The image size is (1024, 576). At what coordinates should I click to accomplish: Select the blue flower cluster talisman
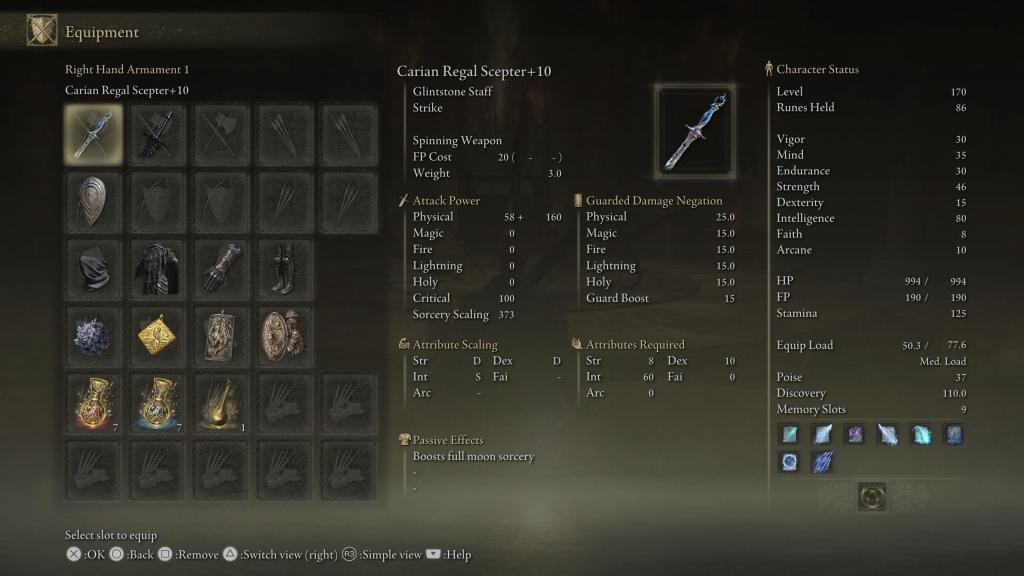pyautogui.click(x=94, y=335)
